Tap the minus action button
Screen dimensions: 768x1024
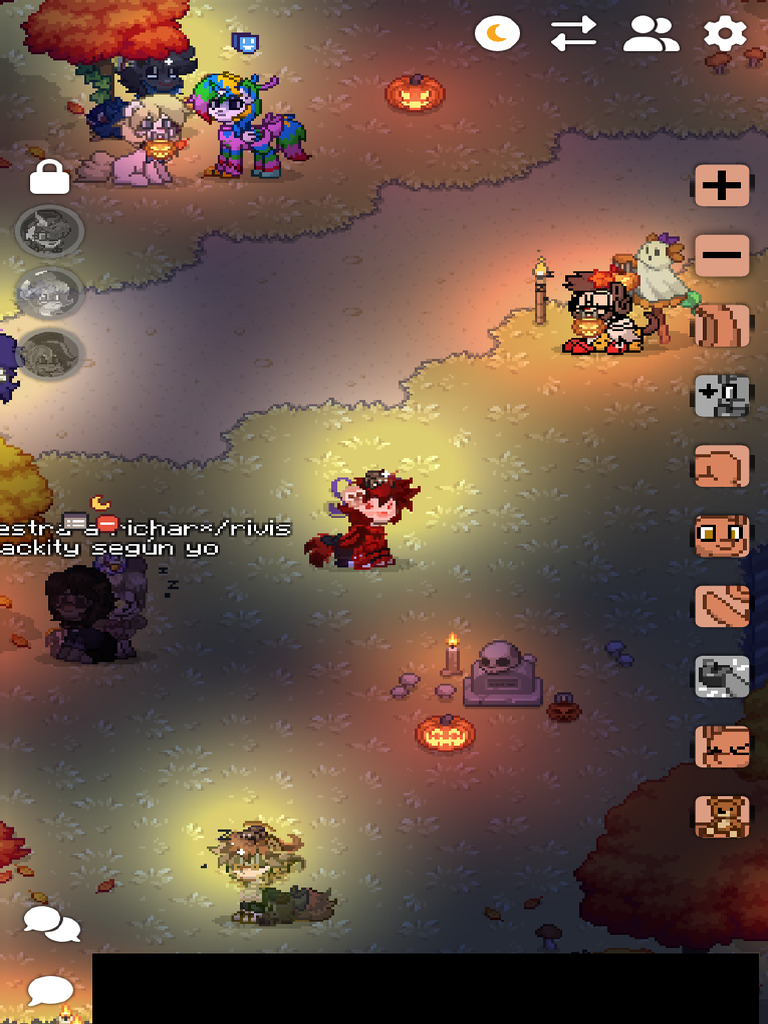(x=722, y=256)
